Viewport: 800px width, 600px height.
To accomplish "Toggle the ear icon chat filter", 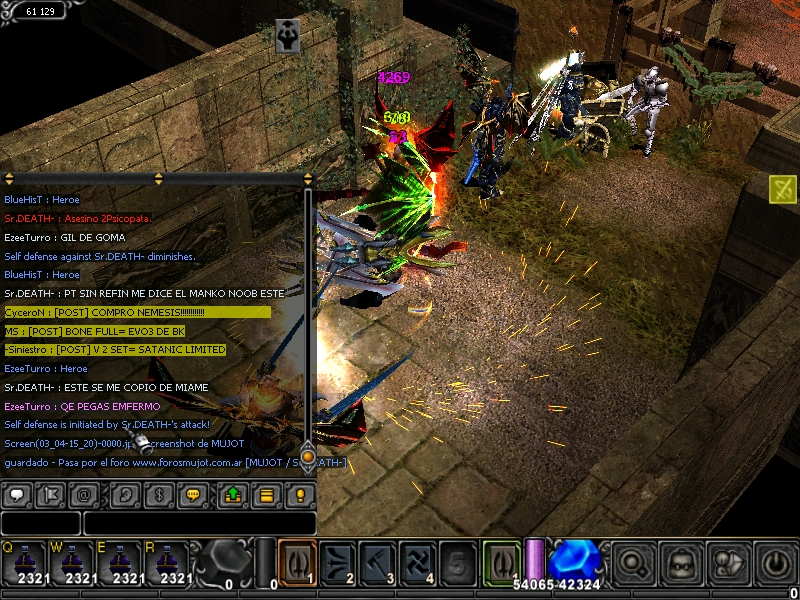I will 124,494.
